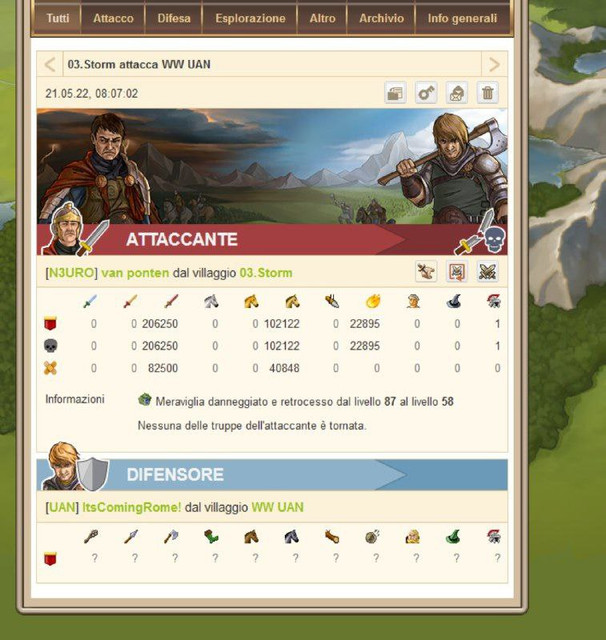Open the Attacco reports tab
The image size is (606, 640).
pos(113,18)
